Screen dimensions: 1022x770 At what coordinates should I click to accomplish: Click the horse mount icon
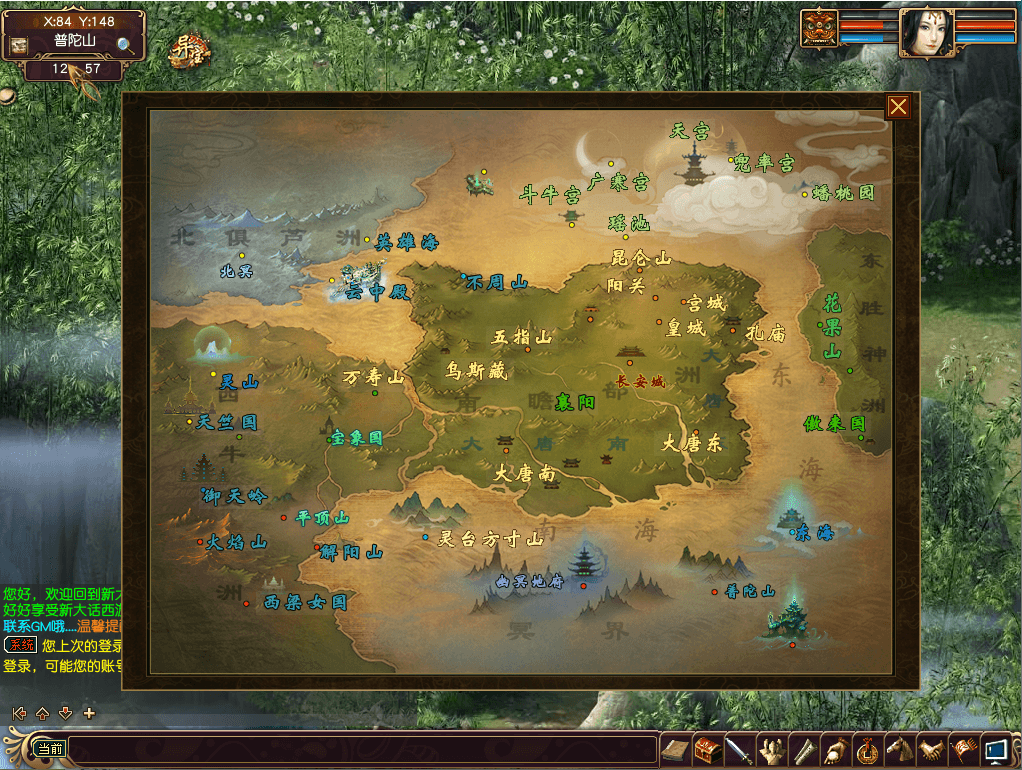point(900,748)
